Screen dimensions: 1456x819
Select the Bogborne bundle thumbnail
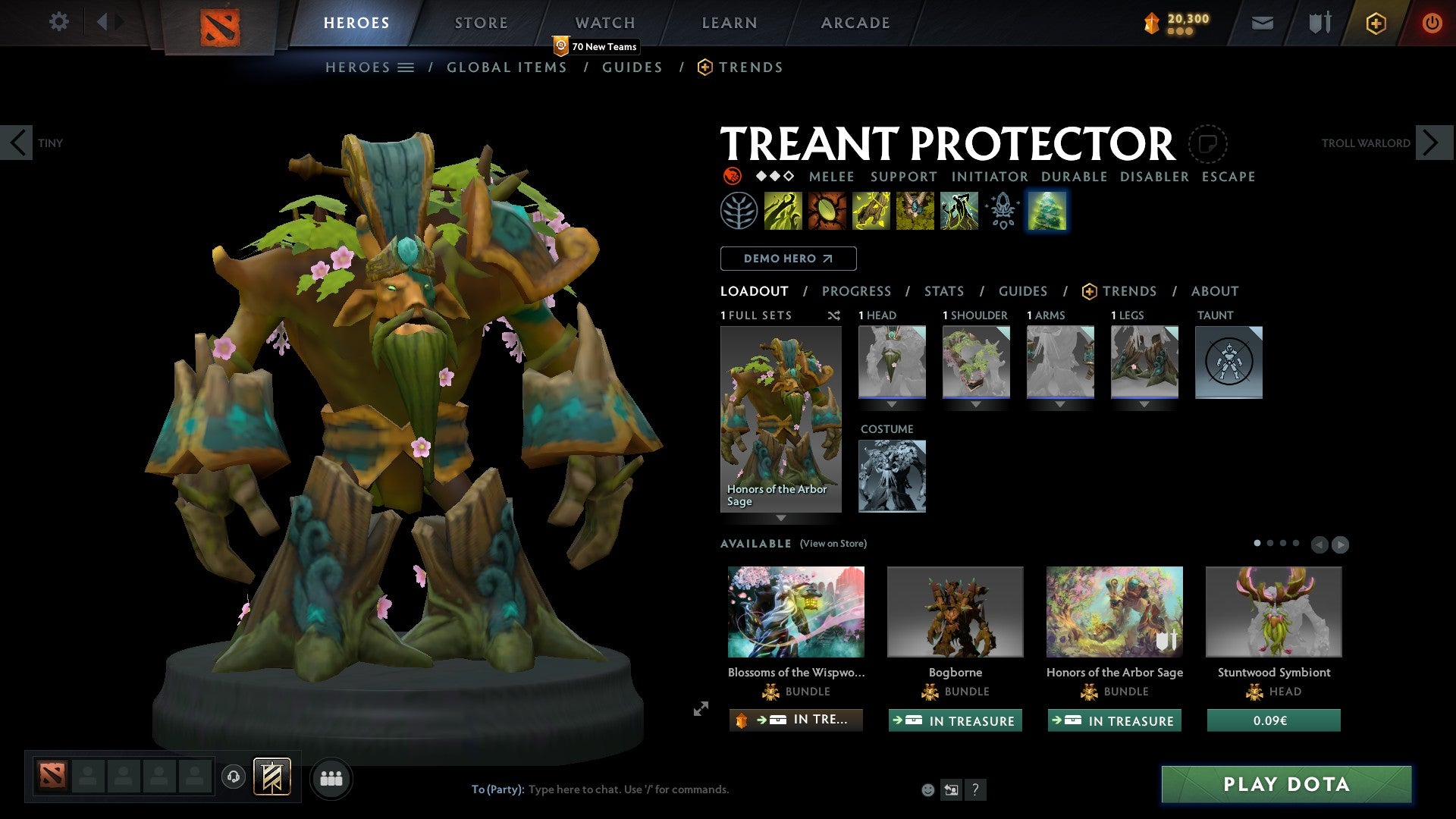(x=955, y=611)
